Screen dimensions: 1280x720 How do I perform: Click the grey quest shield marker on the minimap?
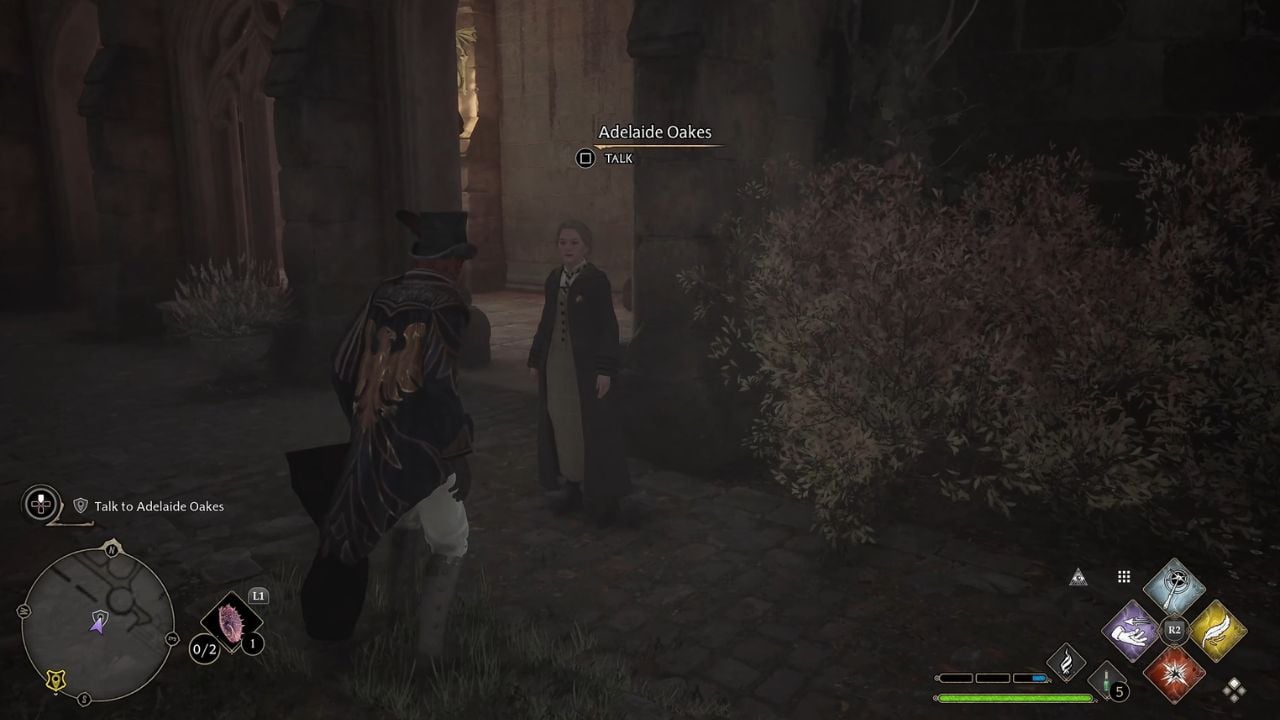pos(100,616)
